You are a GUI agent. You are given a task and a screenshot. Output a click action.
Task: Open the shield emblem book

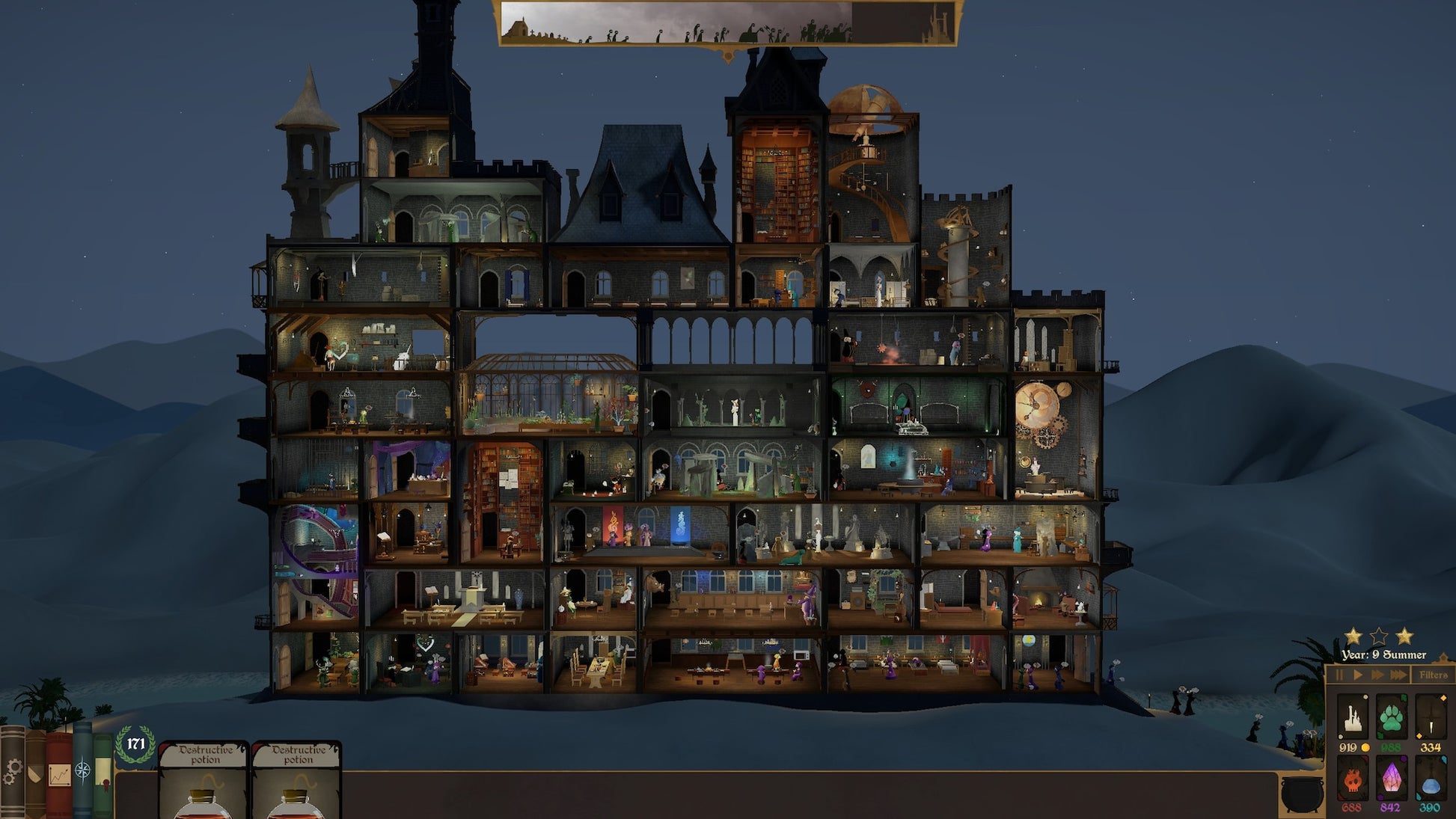click(x=35, y=774)
